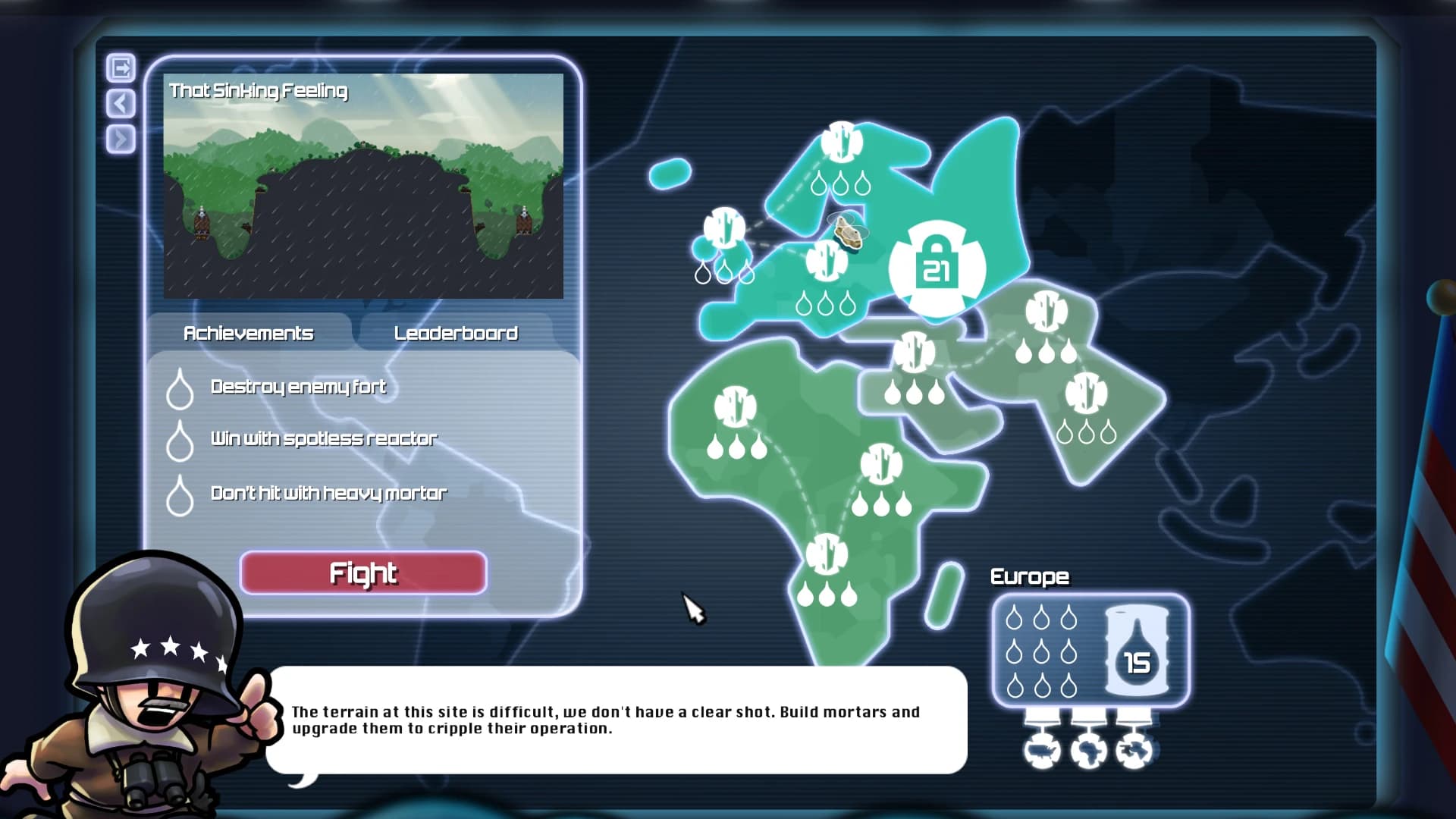Open the previous mission with the left chevron

120,102
